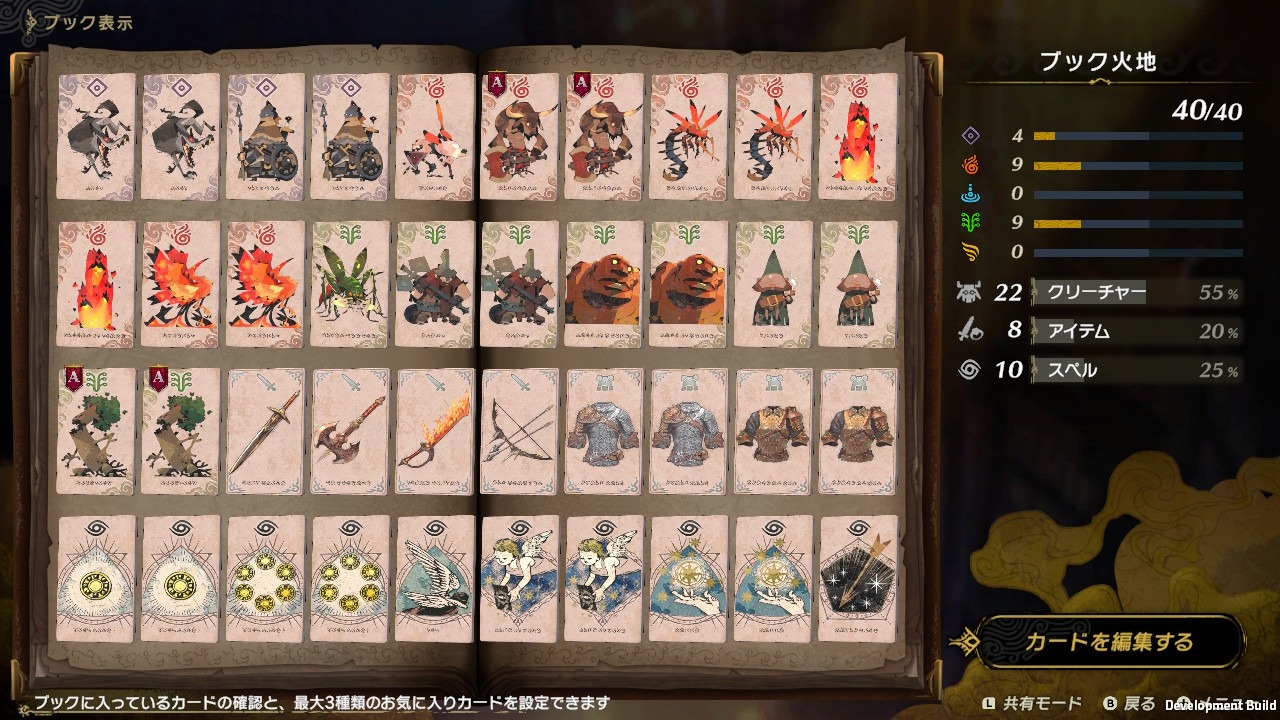Select the battle axe item card
The height and width of the screenshot is (720, 1280).
(351, 431)
